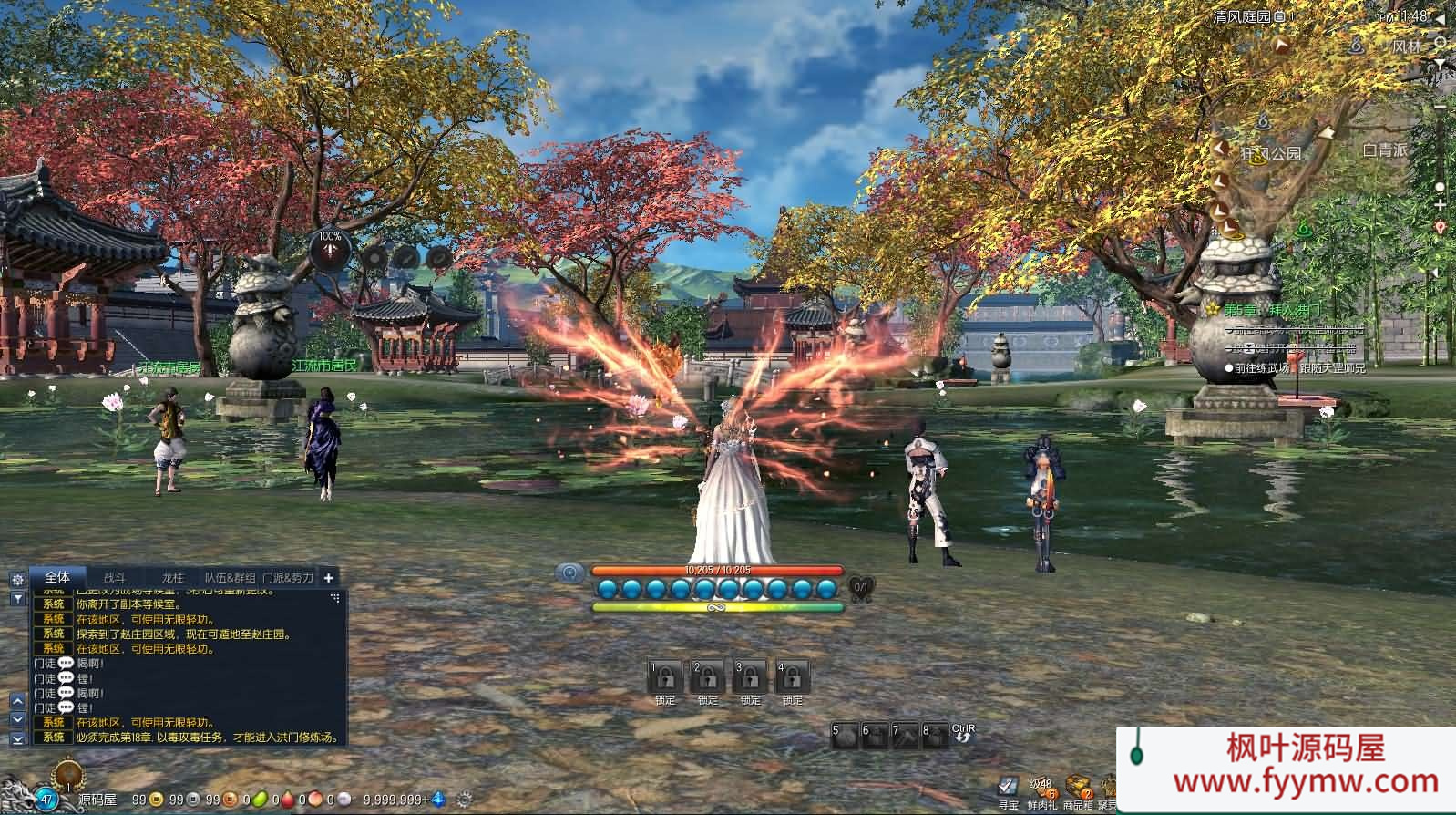Jump to the newest chat message
Screen dimensions: 1456x815
[x=17, y=738]
